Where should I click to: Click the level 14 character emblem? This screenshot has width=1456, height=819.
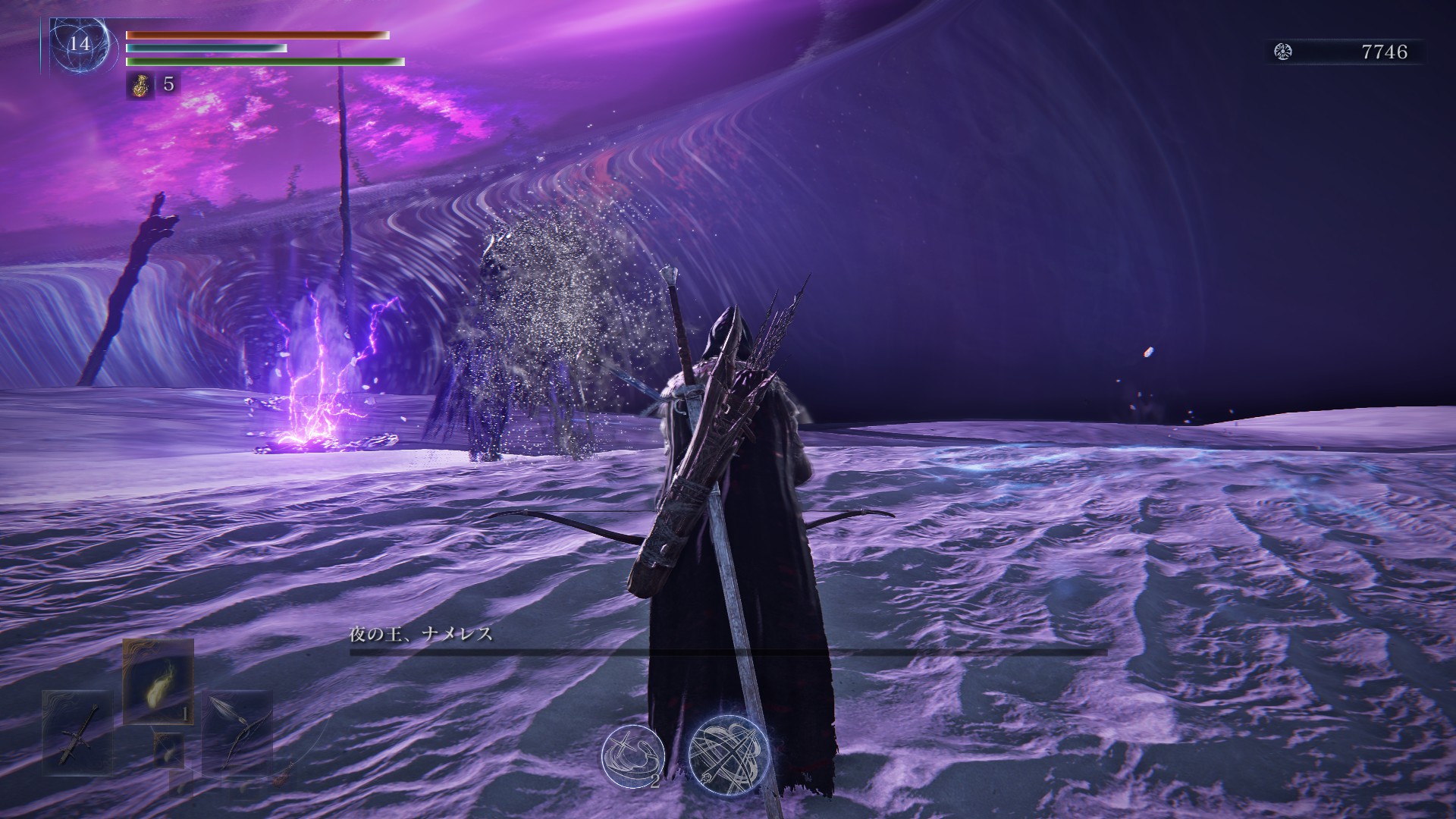[80, 44]
